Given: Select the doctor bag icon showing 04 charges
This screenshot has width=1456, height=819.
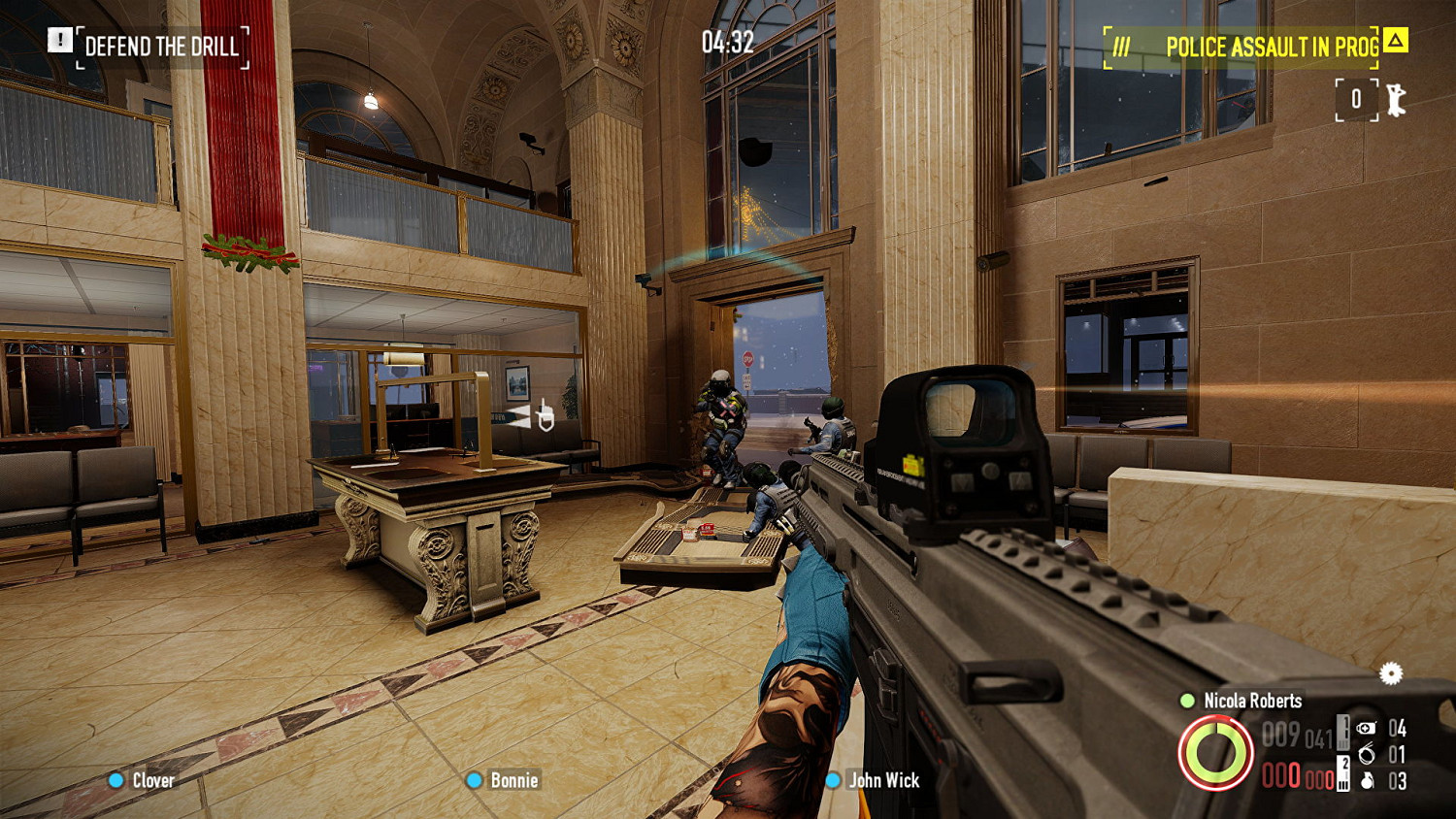Looking at the screenshot, I should coord(1367,729).
